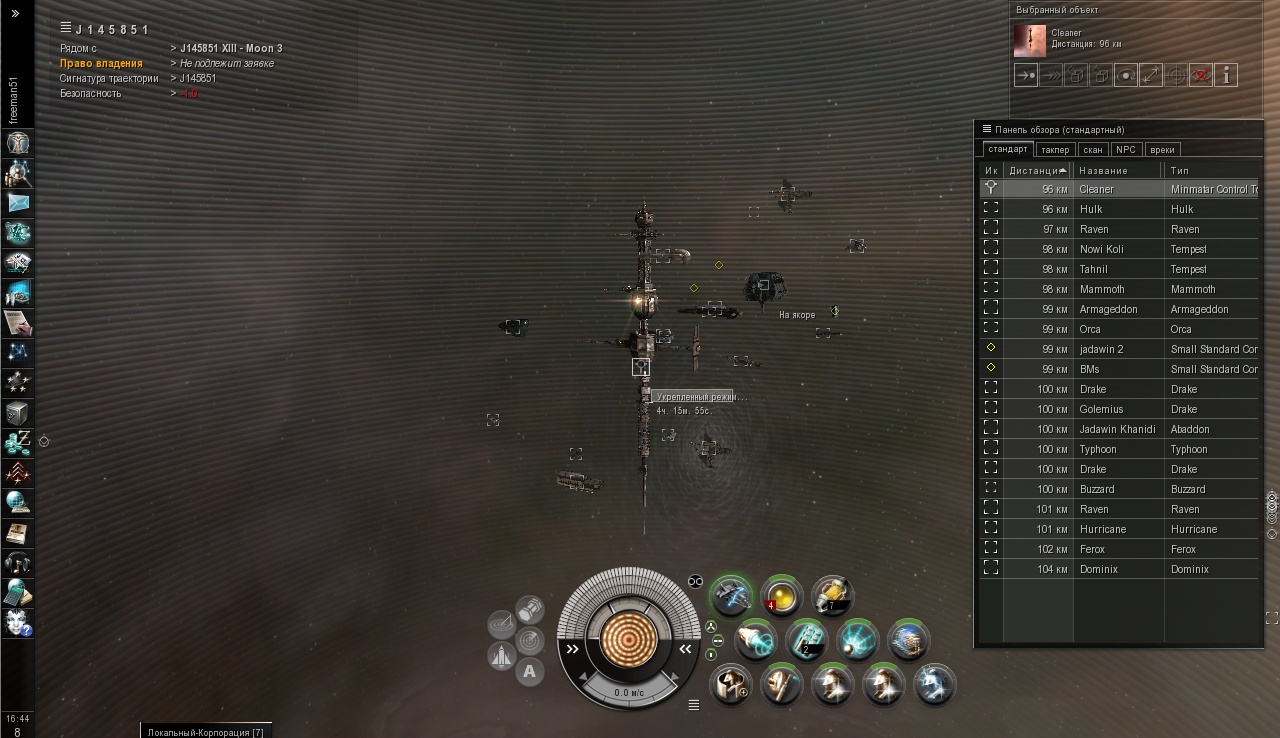1280x738 pixels.
Task: Show info on the selected Cleaner object
Action: coord(1226,75)
